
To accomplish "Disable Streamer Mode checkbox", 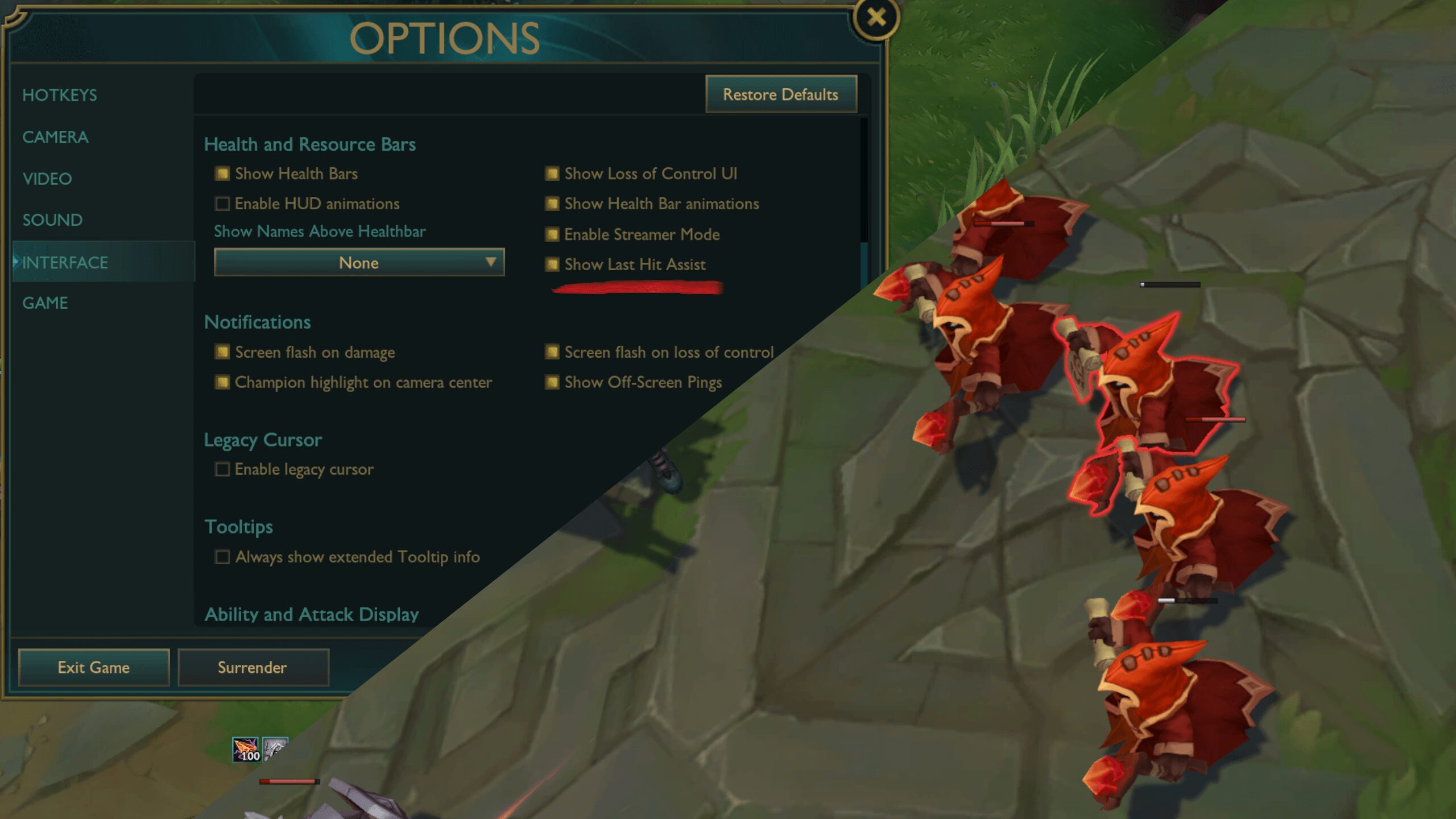I will coord(552,234).
